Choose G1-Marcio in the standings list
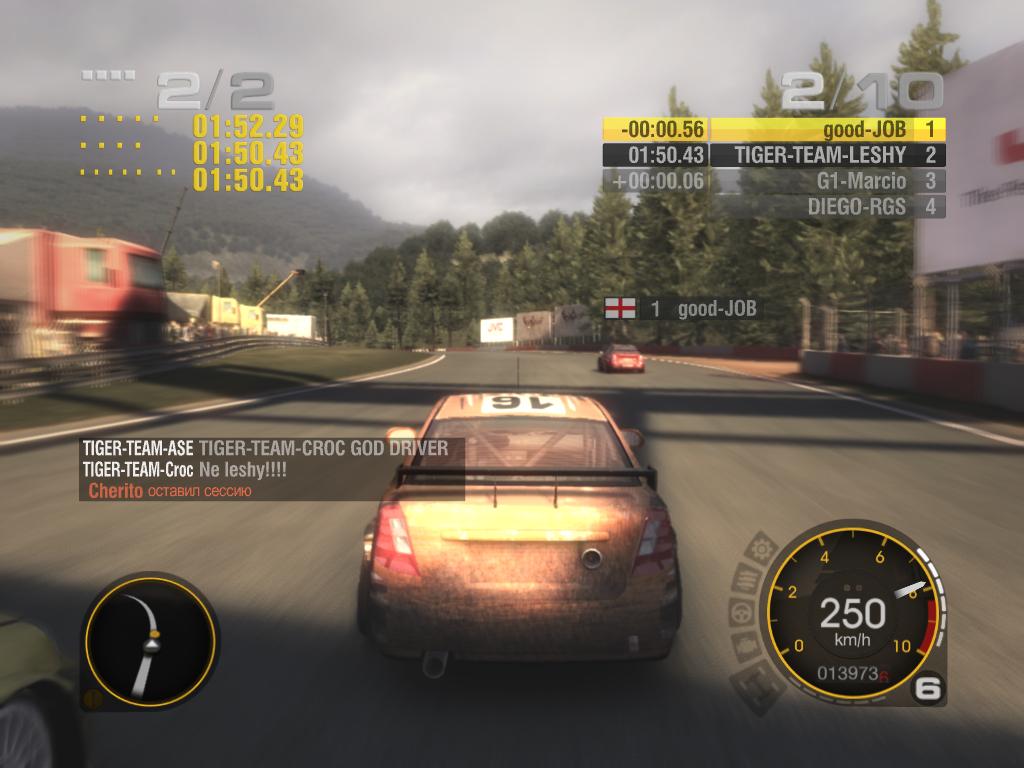Viewport: 1024px width, 768px height. tap(828, 181)
